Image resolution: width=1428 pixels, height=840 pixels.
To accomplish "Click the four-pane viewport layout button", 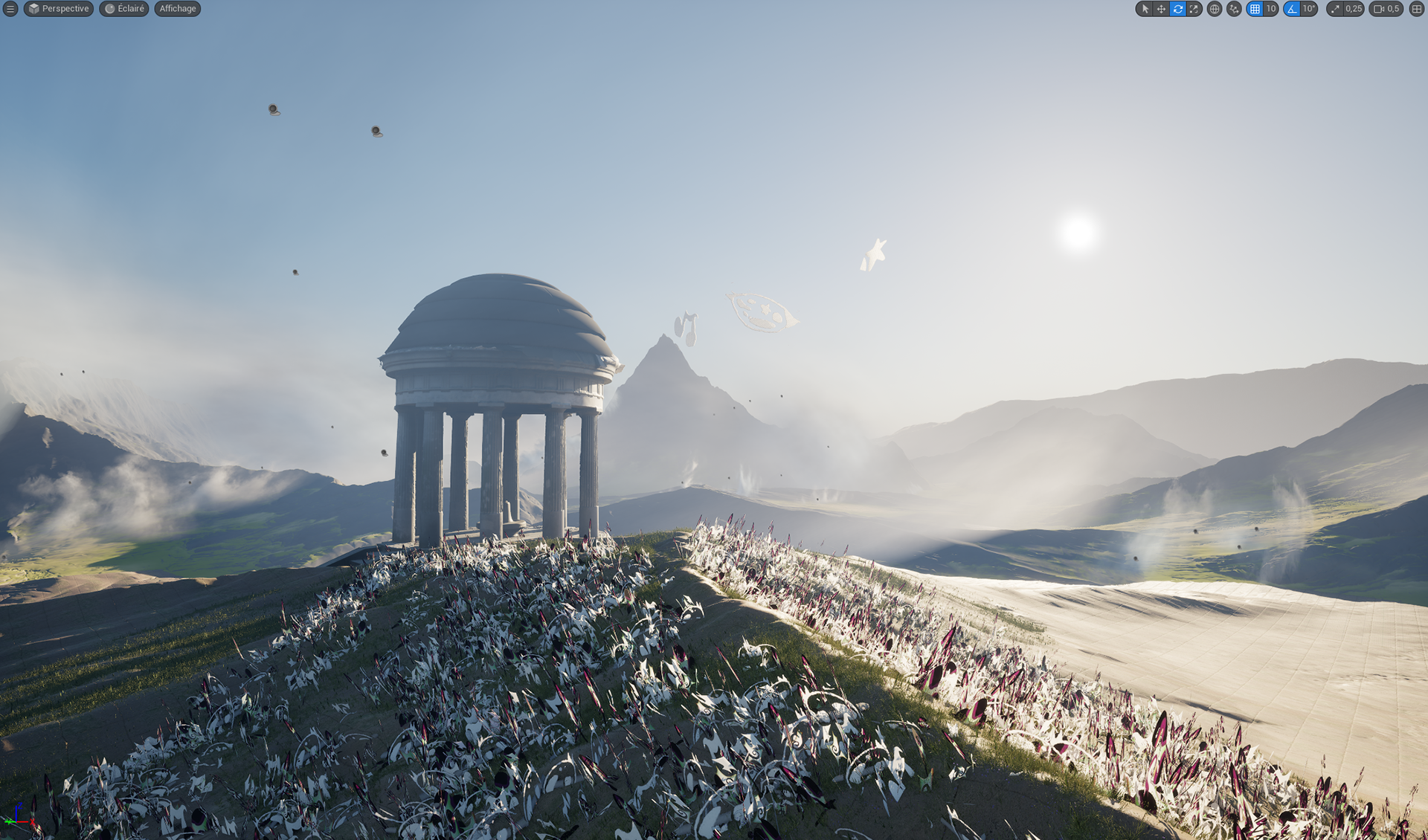I will pyautogui.click(x=1416, y=9).
